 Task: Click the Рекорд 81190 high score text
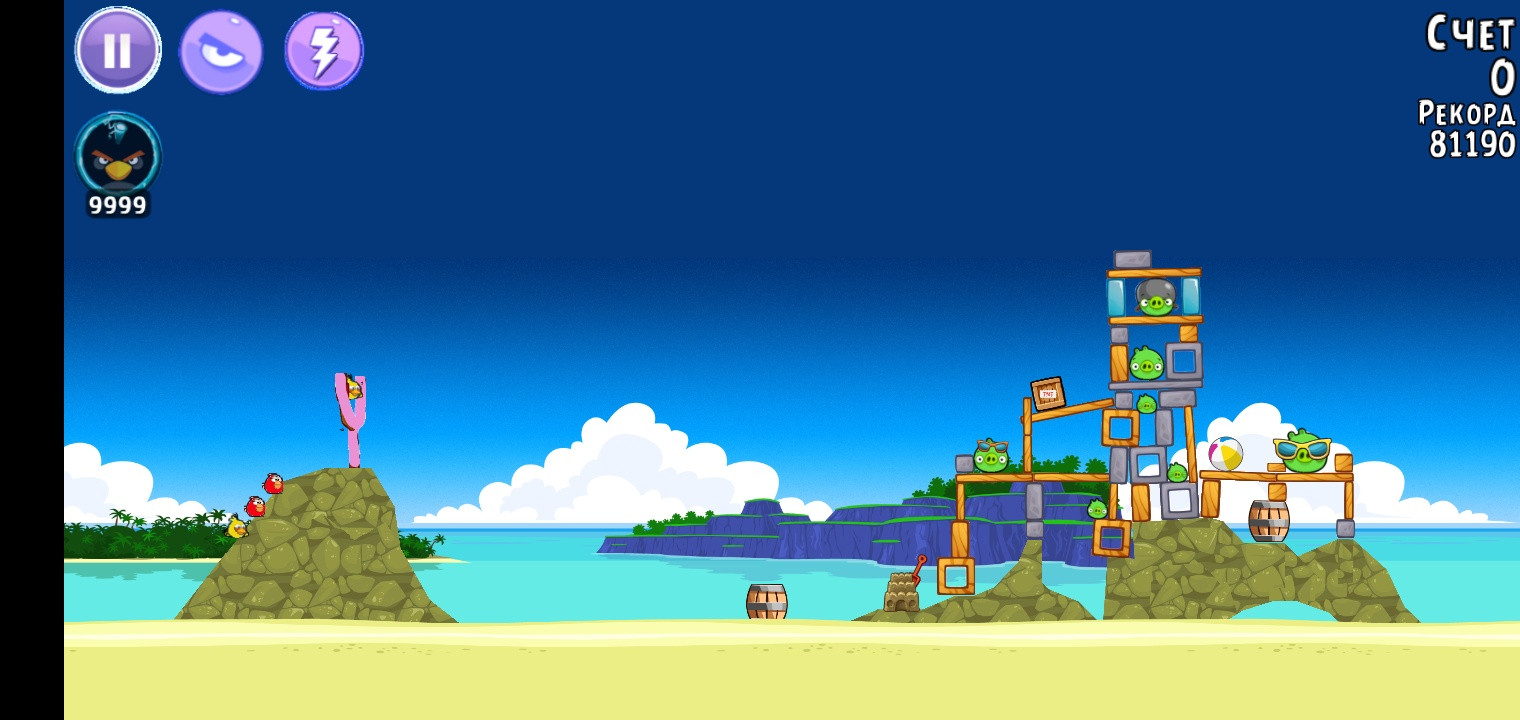click(x=1466, y=130)
